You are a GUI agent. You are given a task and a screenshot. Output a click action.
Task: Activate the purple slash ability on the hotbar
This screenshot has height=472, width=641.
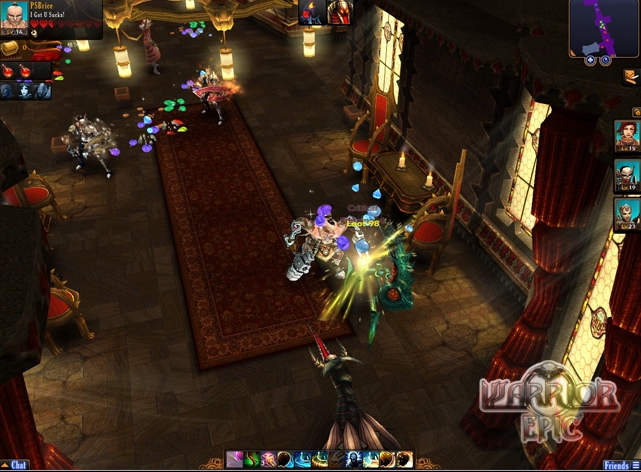(235, 460)
